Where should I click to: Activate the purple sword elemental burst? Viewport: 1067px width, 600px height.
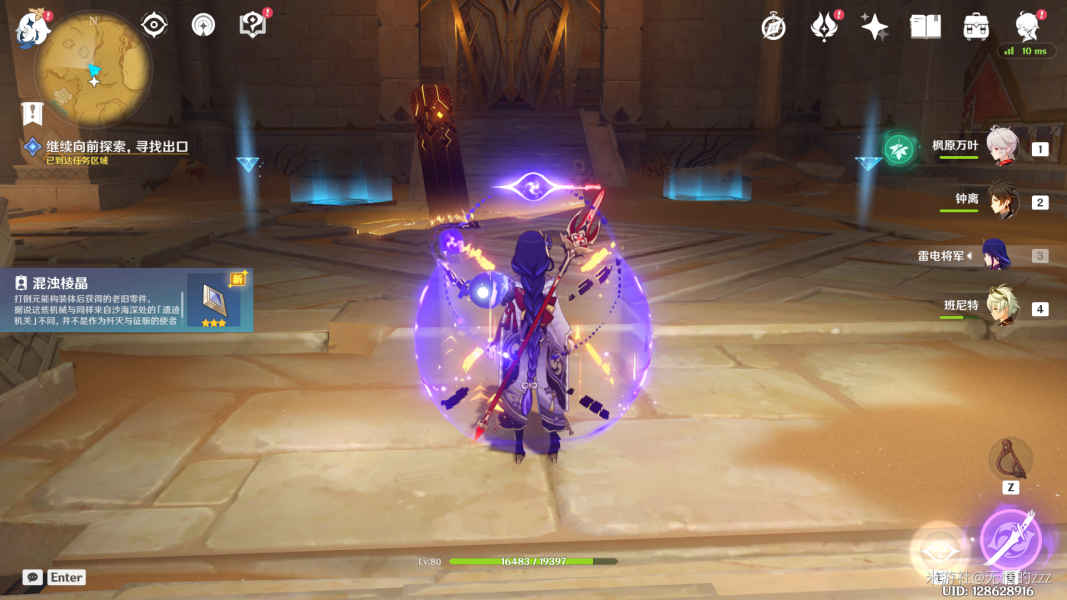coord(1010,541)
